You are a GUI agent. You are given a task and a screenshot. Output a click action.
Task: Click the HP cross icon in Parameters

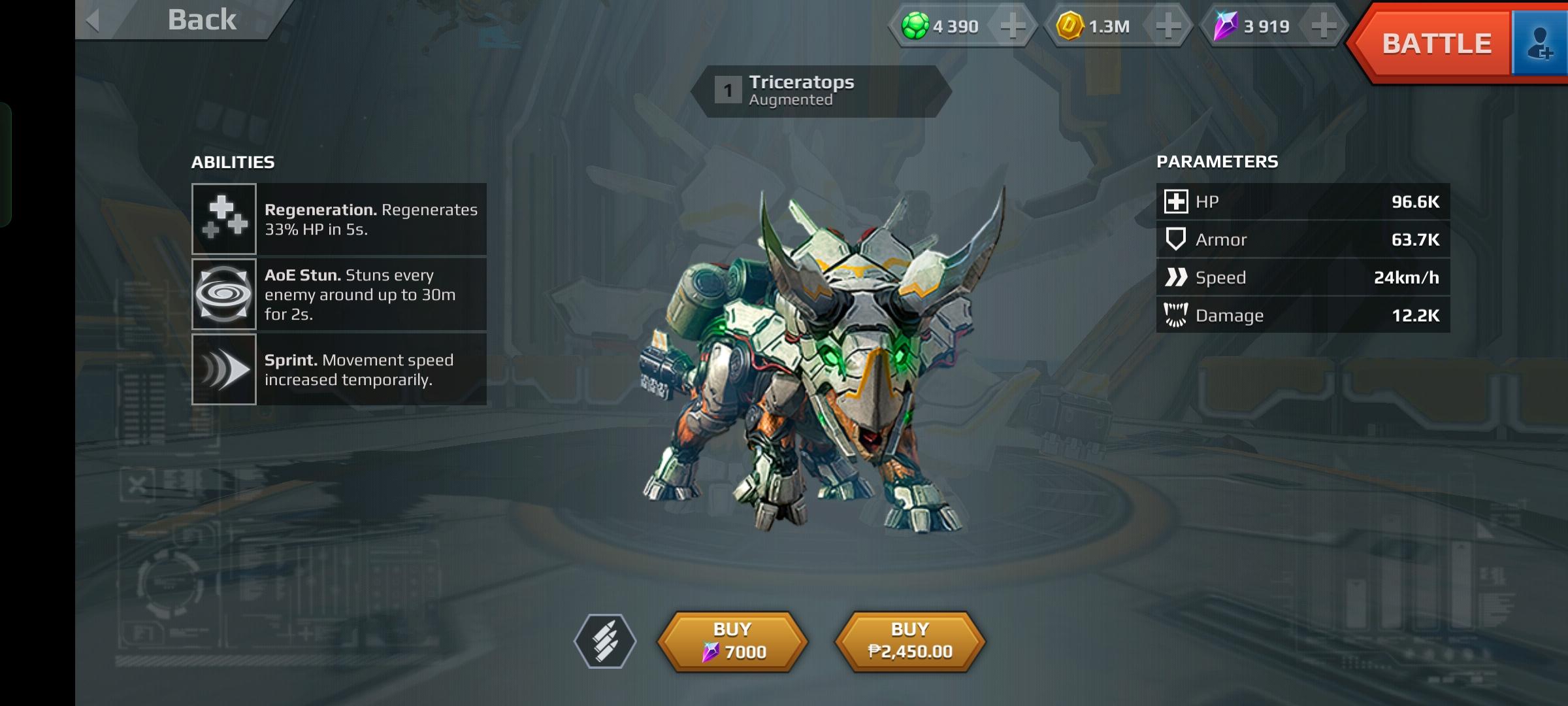(1176, 202)
